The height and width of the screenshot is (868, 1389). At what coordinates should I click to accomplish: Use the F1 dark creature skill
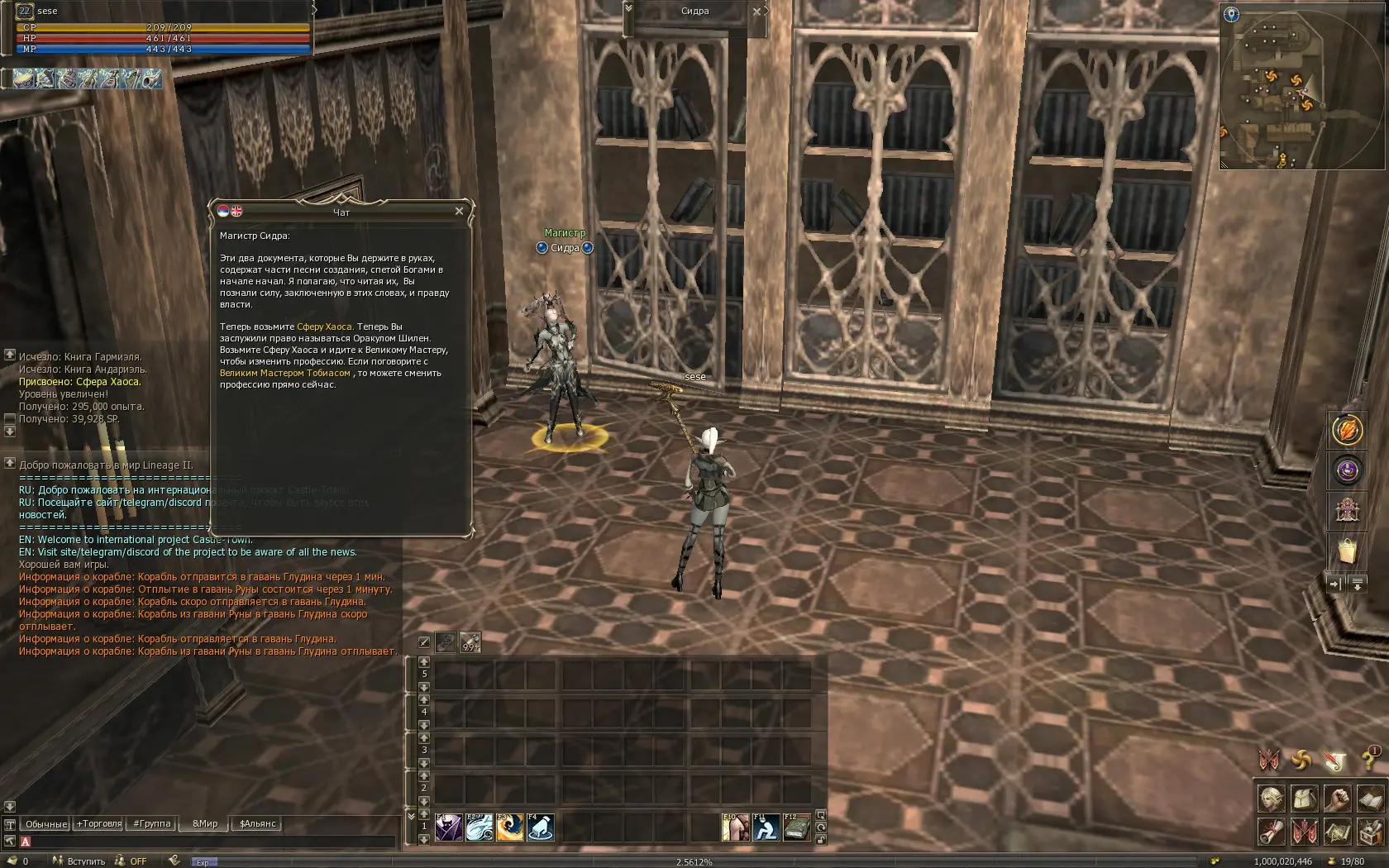(x=449, y=827)
